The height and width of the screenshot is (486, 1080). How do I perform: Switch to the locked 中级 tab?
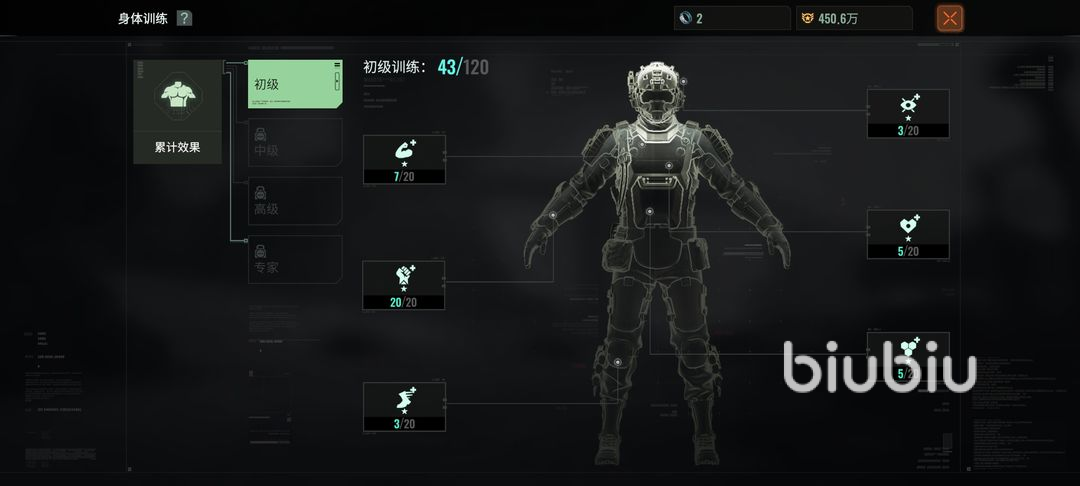click(295, 143)
